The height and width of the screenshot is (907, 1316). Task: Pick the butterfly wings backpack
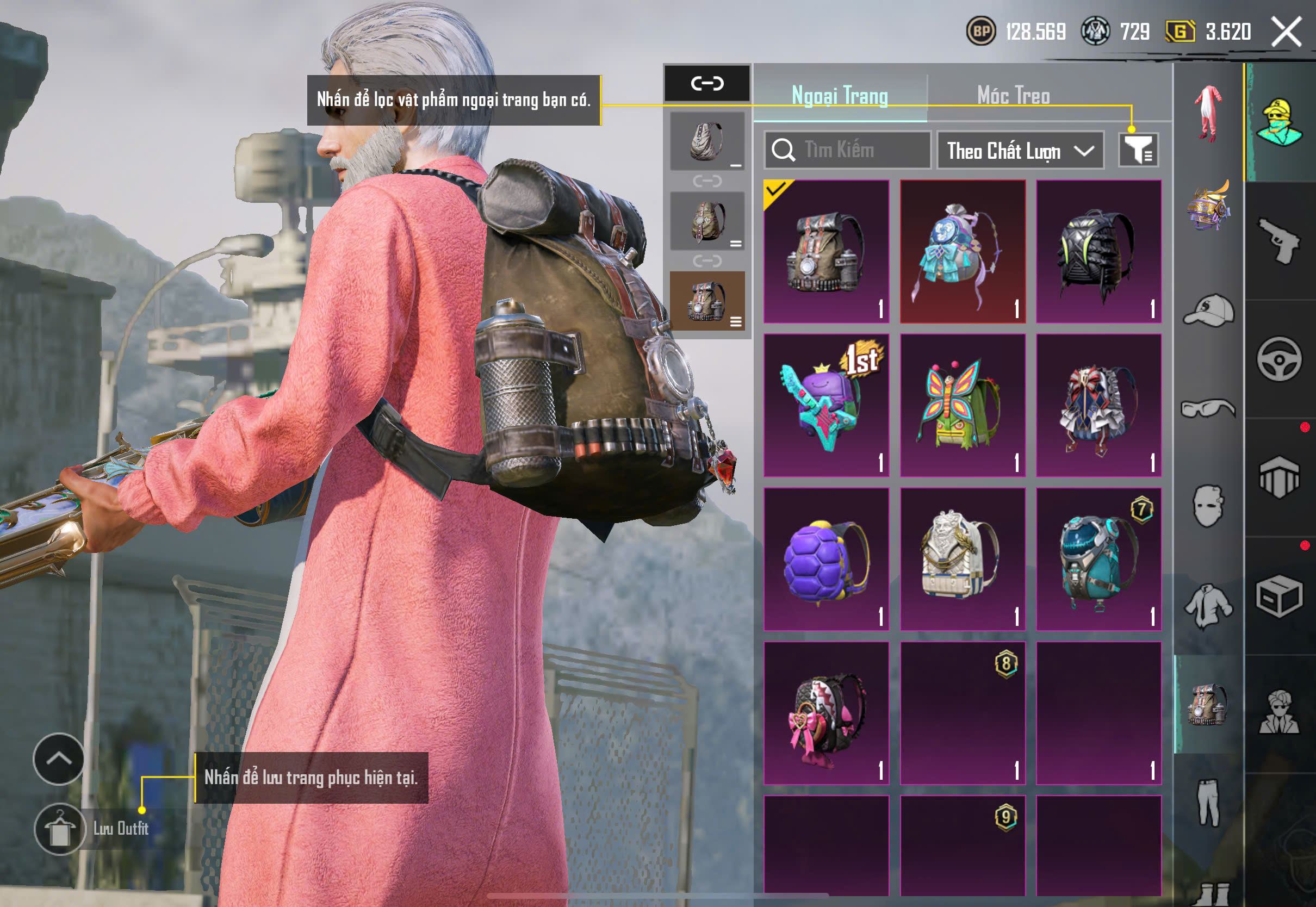(963, 405)
